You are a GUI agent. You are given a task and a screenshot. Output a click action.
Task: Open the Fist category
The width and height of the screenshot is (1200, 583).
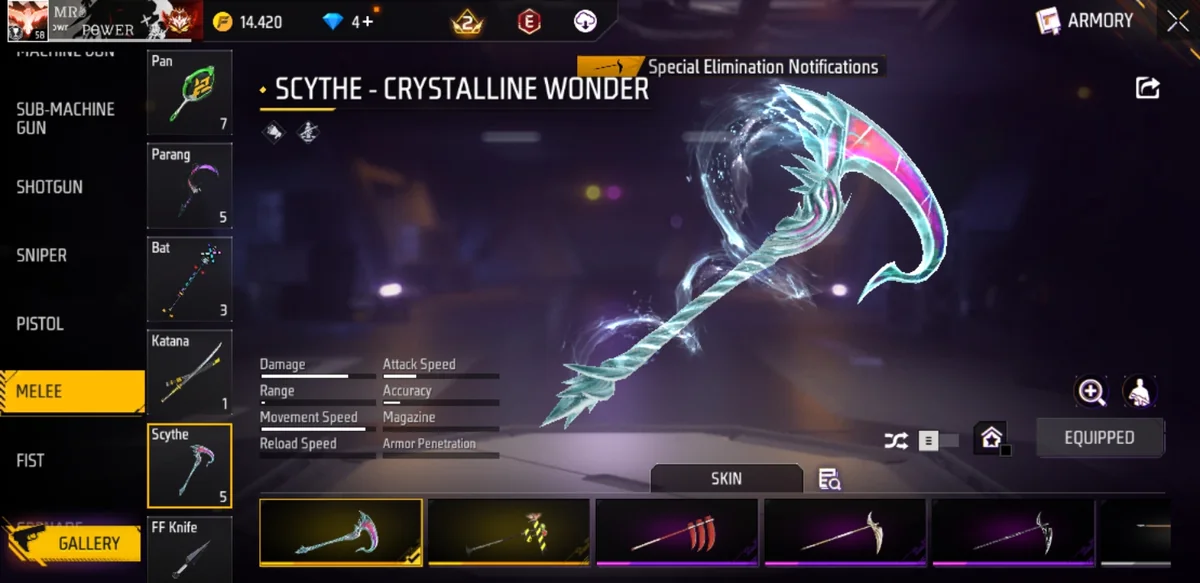(30, 460)
